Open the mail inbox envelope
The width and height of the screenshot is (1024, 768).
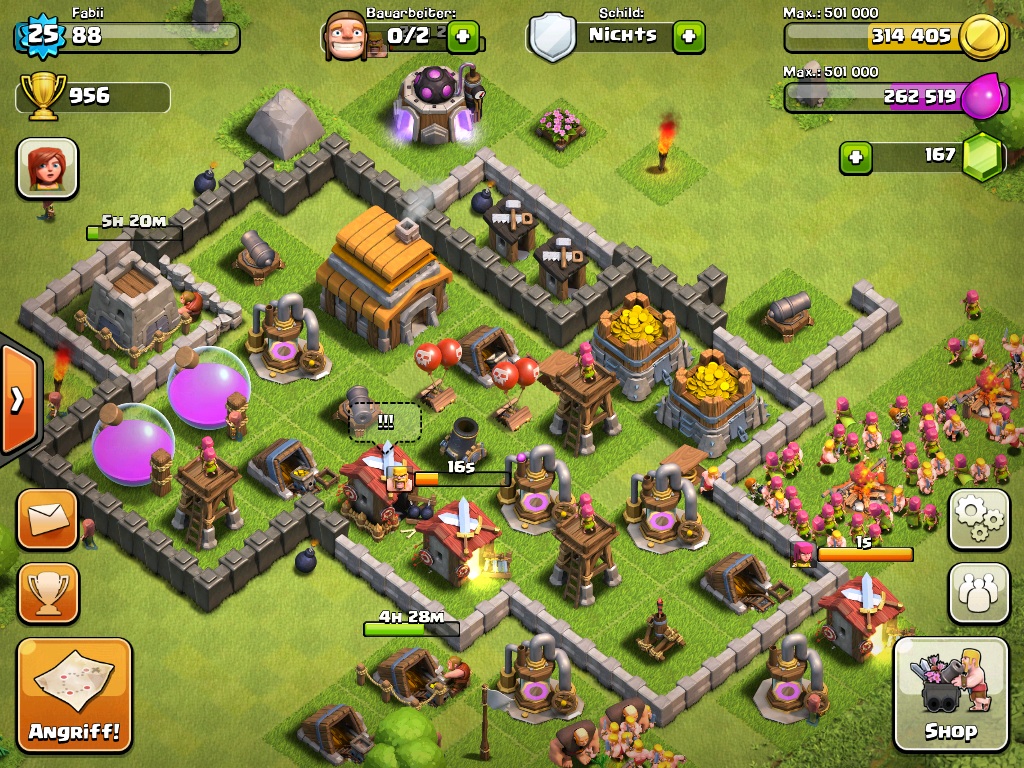(47, 519)
